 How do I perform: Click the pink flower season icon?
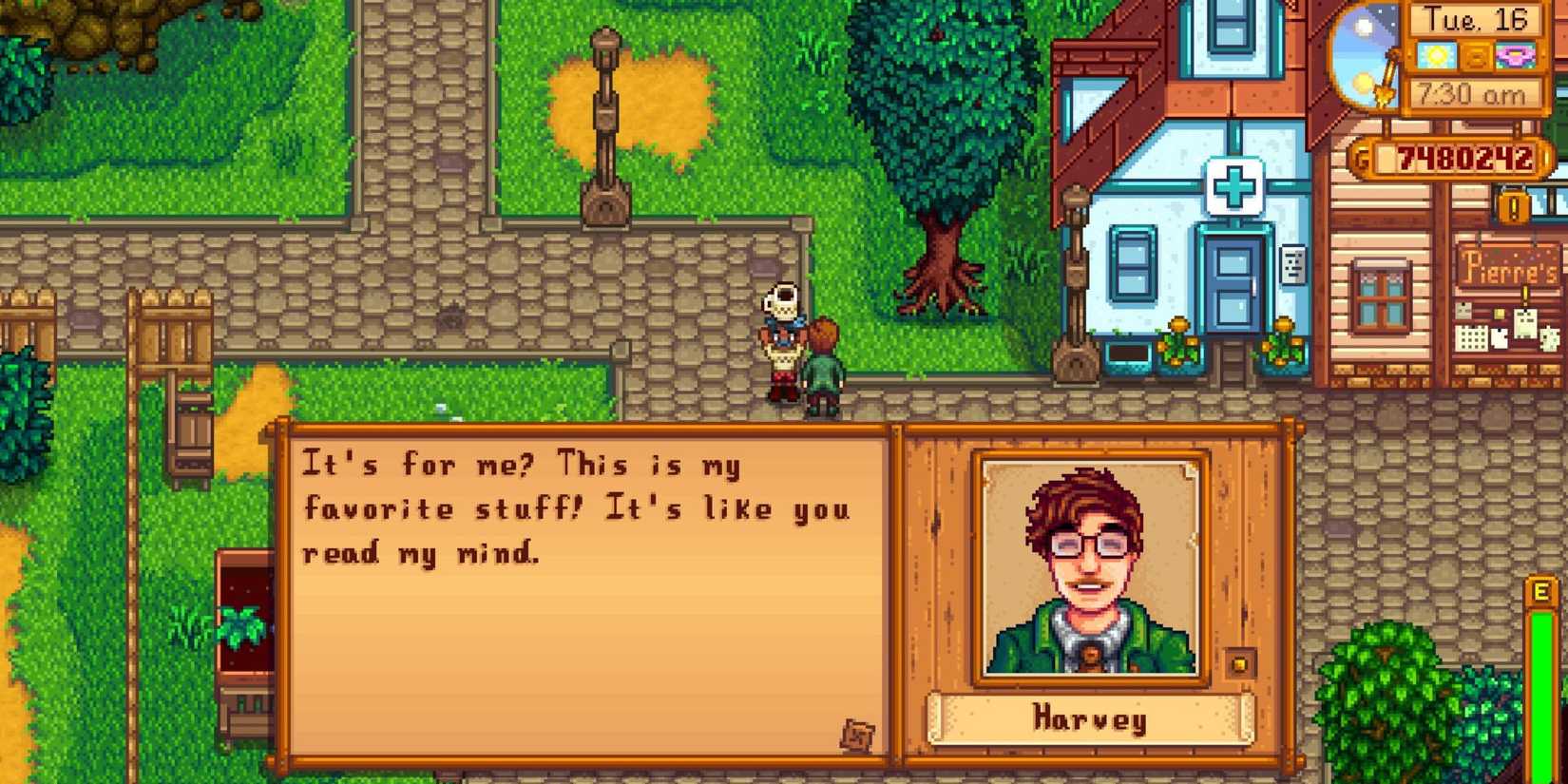pos(1513,55)
